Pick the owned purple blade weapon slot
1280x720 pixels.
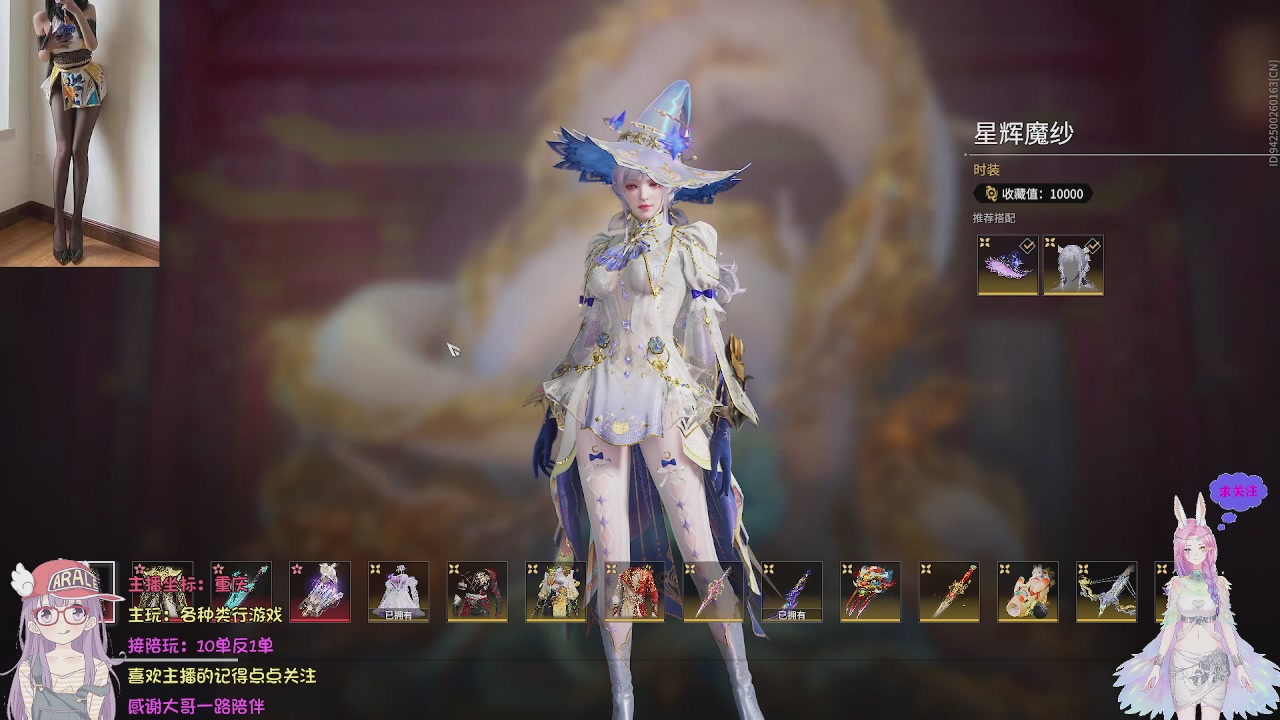[x=792, y=591]
